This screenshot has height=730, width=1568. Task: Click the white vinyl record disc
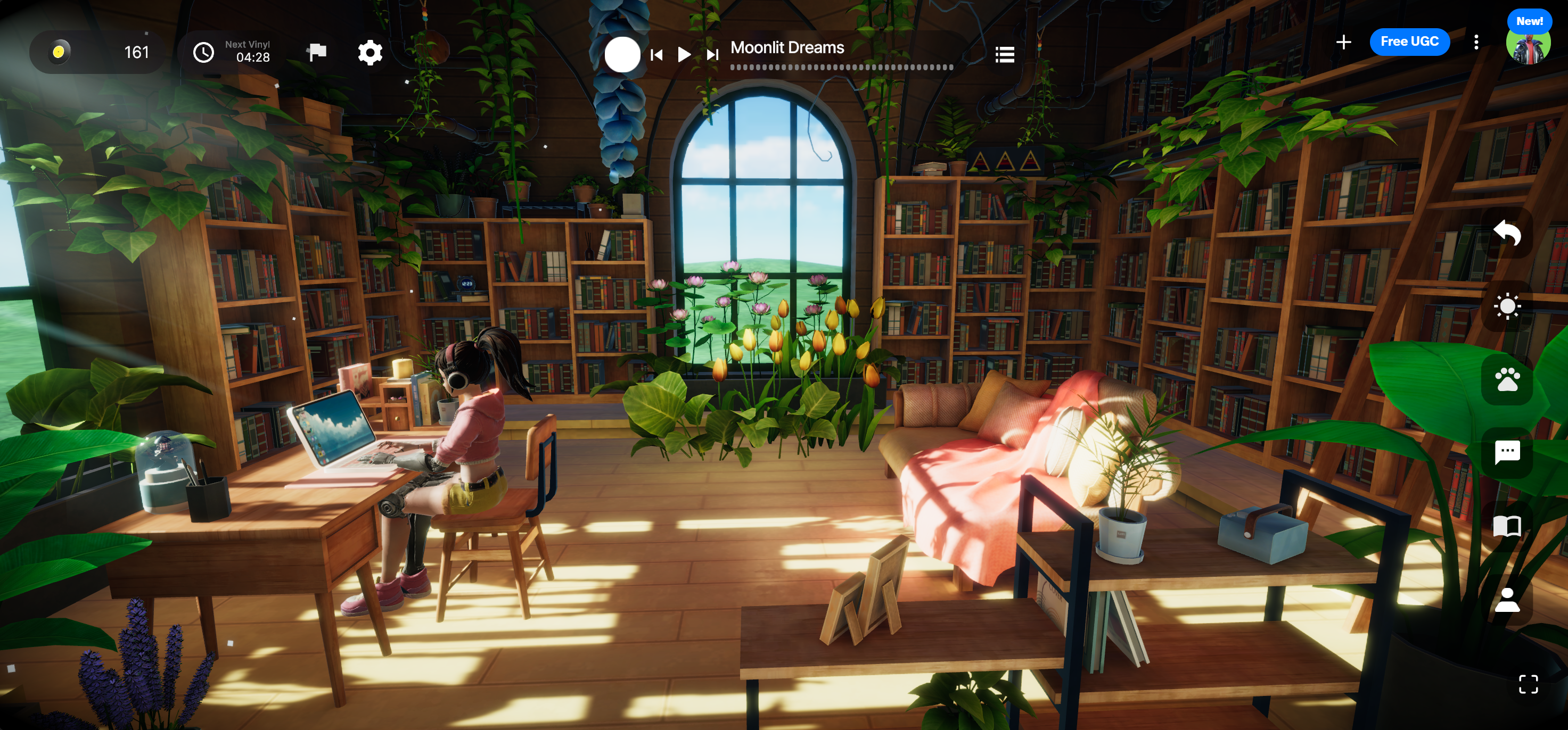click(622, 55)
